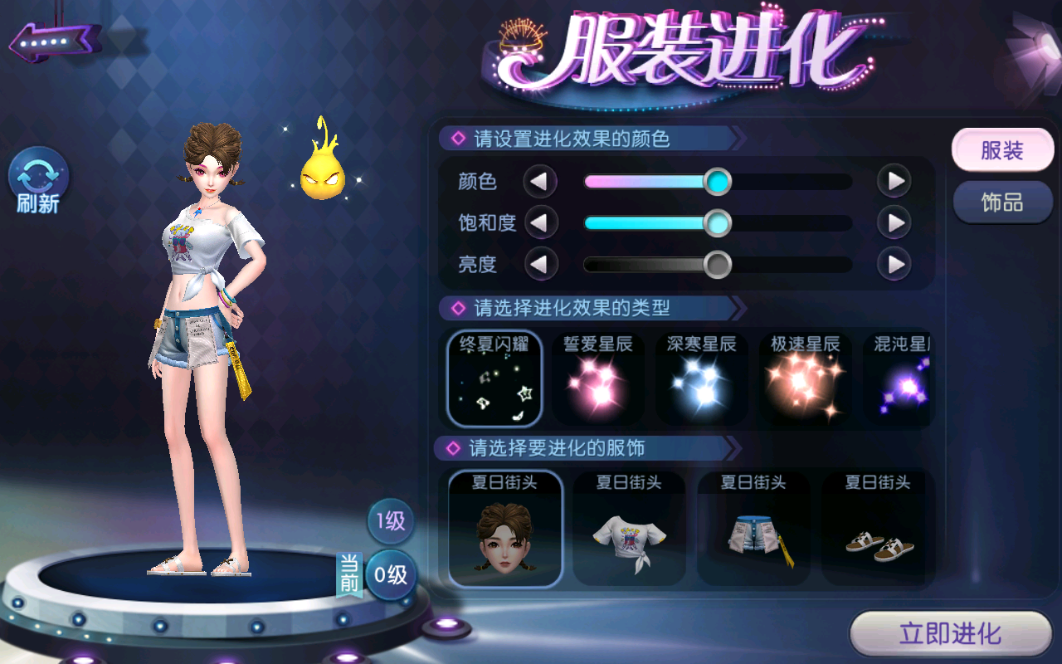1062x664 pixels.
Task: Confirm with the 立即进化 evolve button
Action: tap(950, 634)
